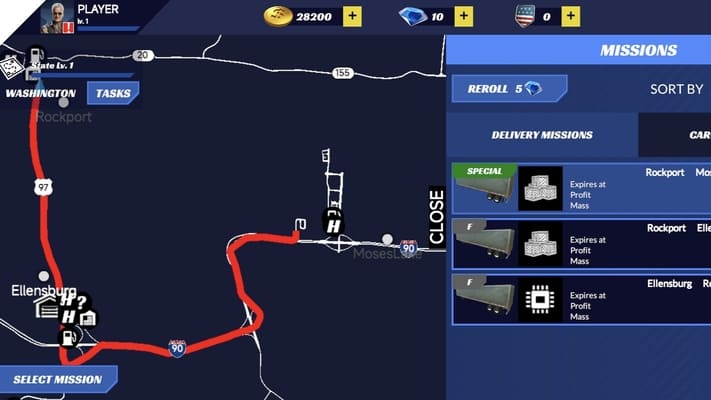The width and height of the screenshot is (711, 400).
Task: Add more gold coins with plus button
Action: coord(353,16)
